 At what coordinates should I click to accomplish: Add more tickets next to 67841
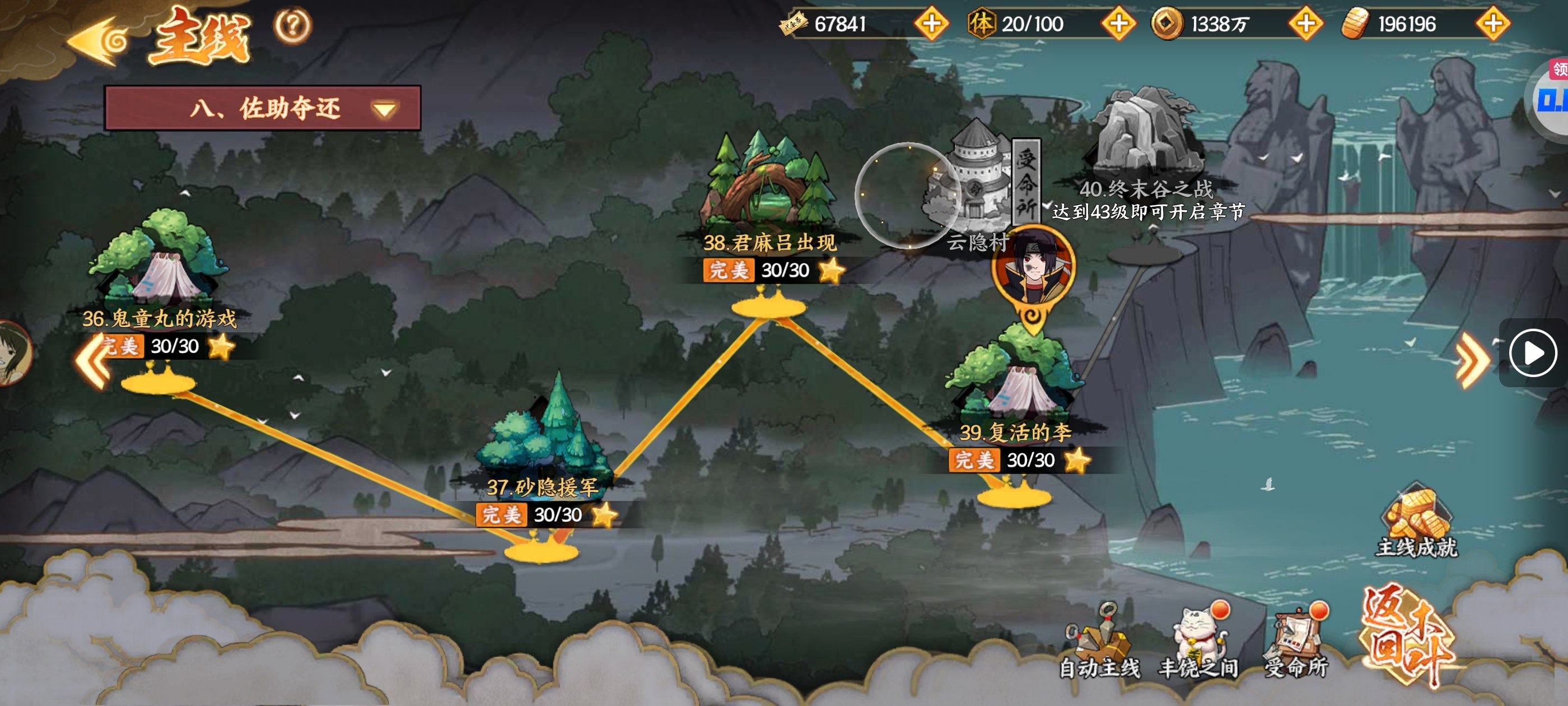pos(931,24)
